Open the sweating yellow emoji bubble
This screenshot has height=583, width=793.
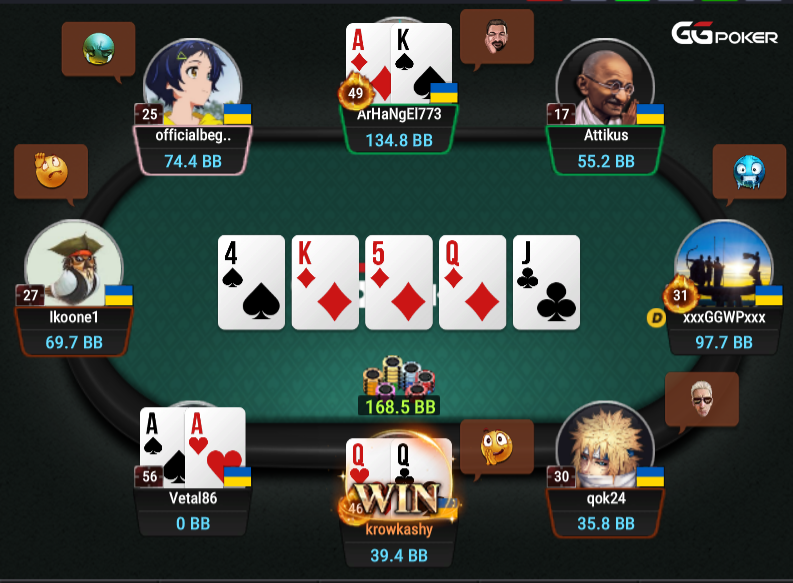point(51,171)
